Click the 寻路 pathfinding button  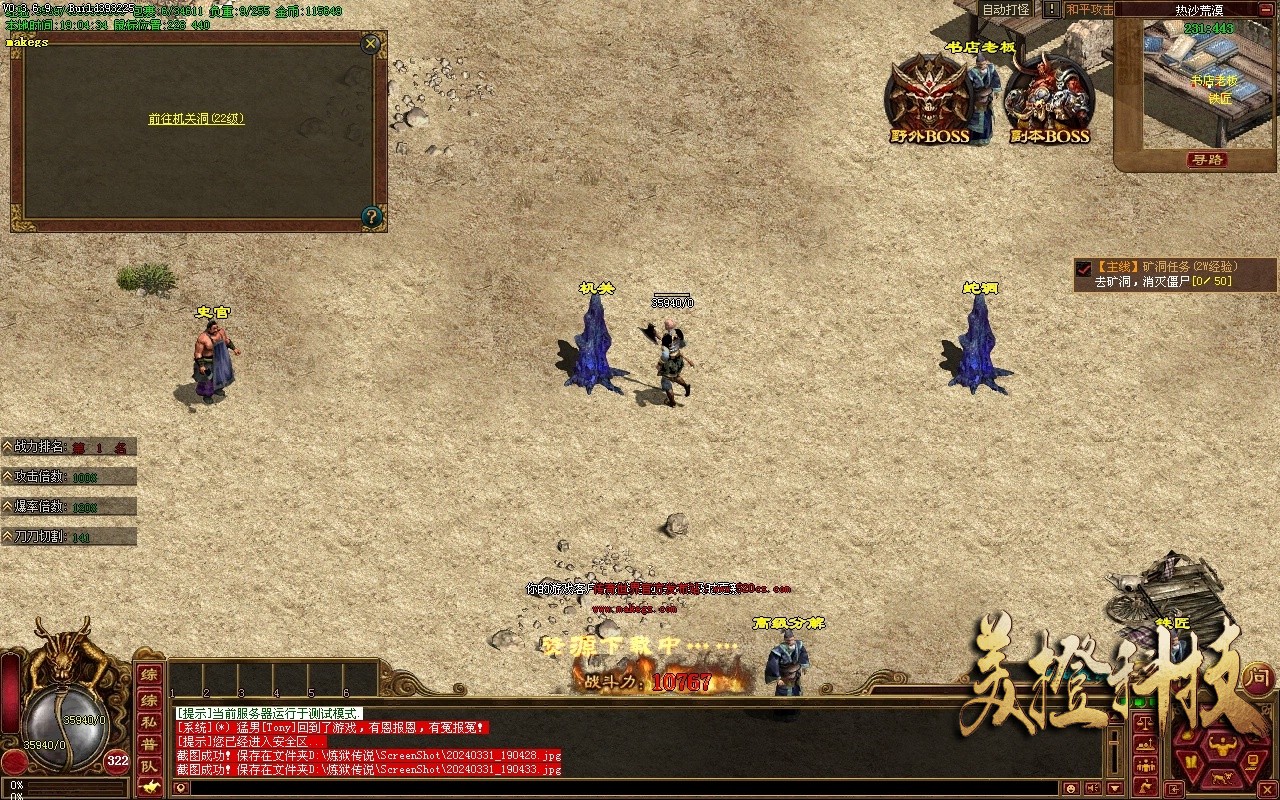(1208, 160)
